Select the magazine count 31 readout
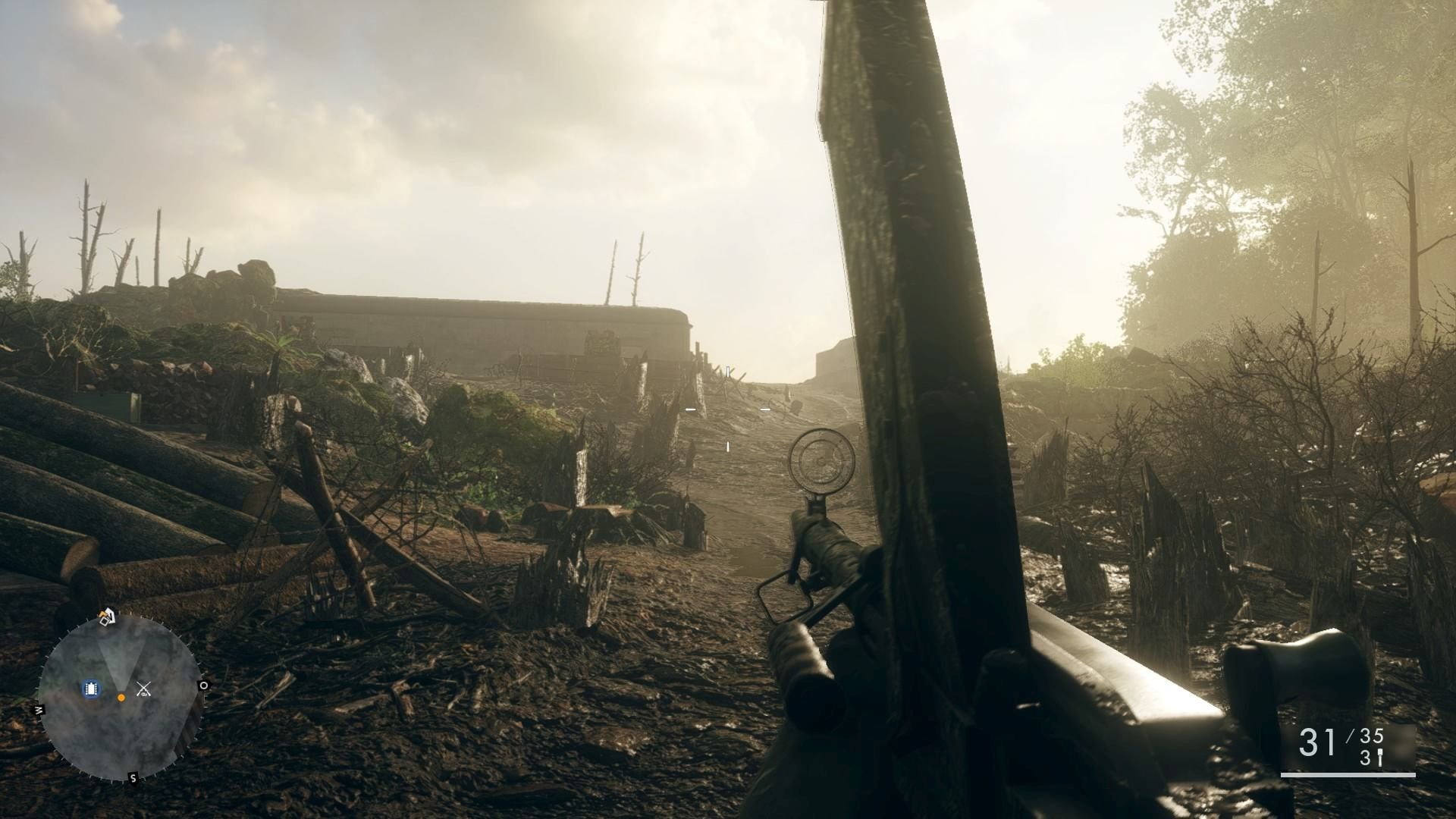This screenshot has height=819, width=1456. tap(1318, 742)
